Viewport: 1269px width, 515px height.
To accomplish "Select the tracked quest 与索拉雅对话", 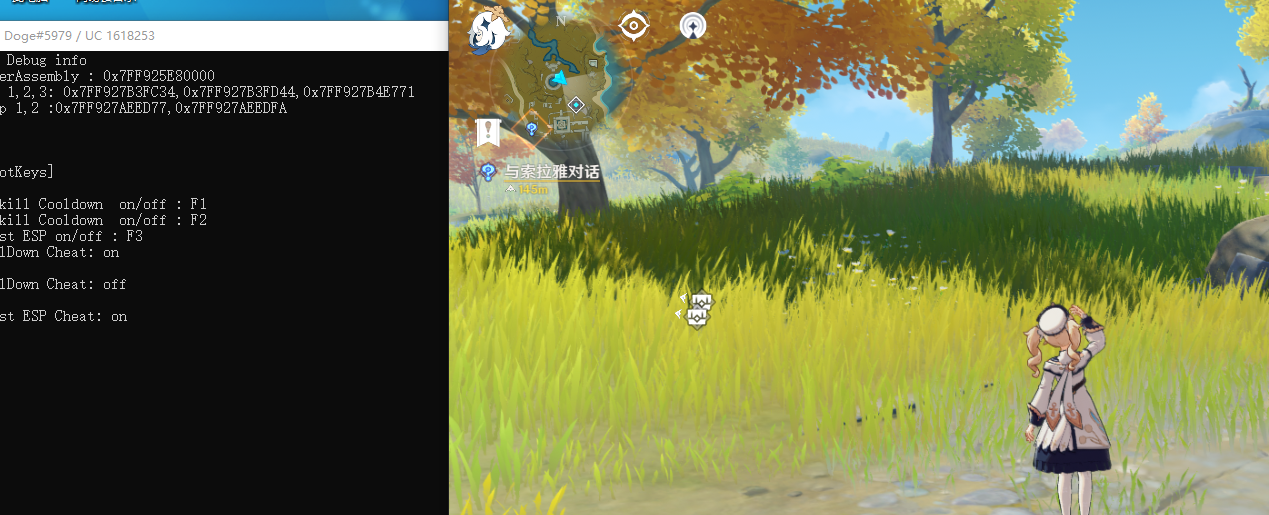I will (x=551, y=172).
